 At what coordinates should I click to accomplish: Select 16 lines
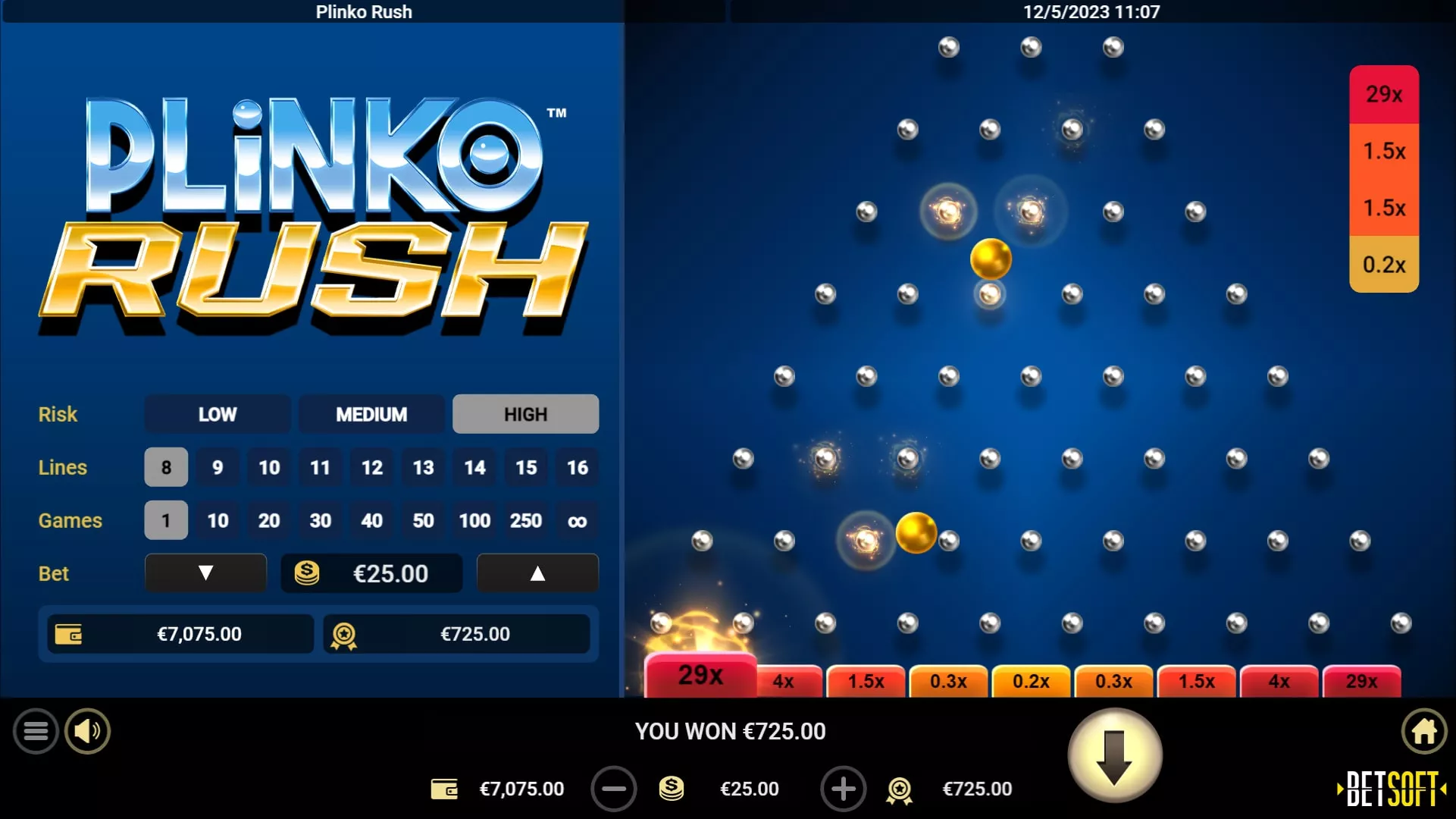(577, 468)
